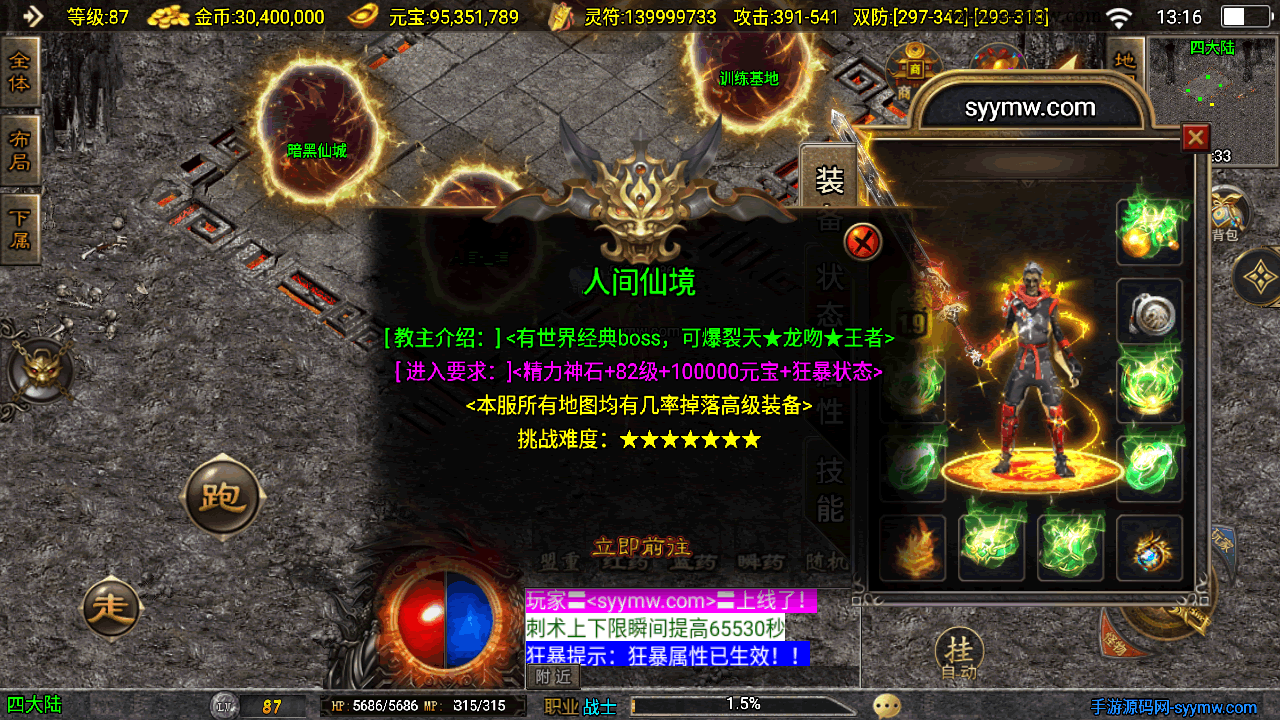Image resolution: width=1280 pixels, height=720 pixels.
Task: Open the 布局 layout button
Action: [x=20, y=151]
